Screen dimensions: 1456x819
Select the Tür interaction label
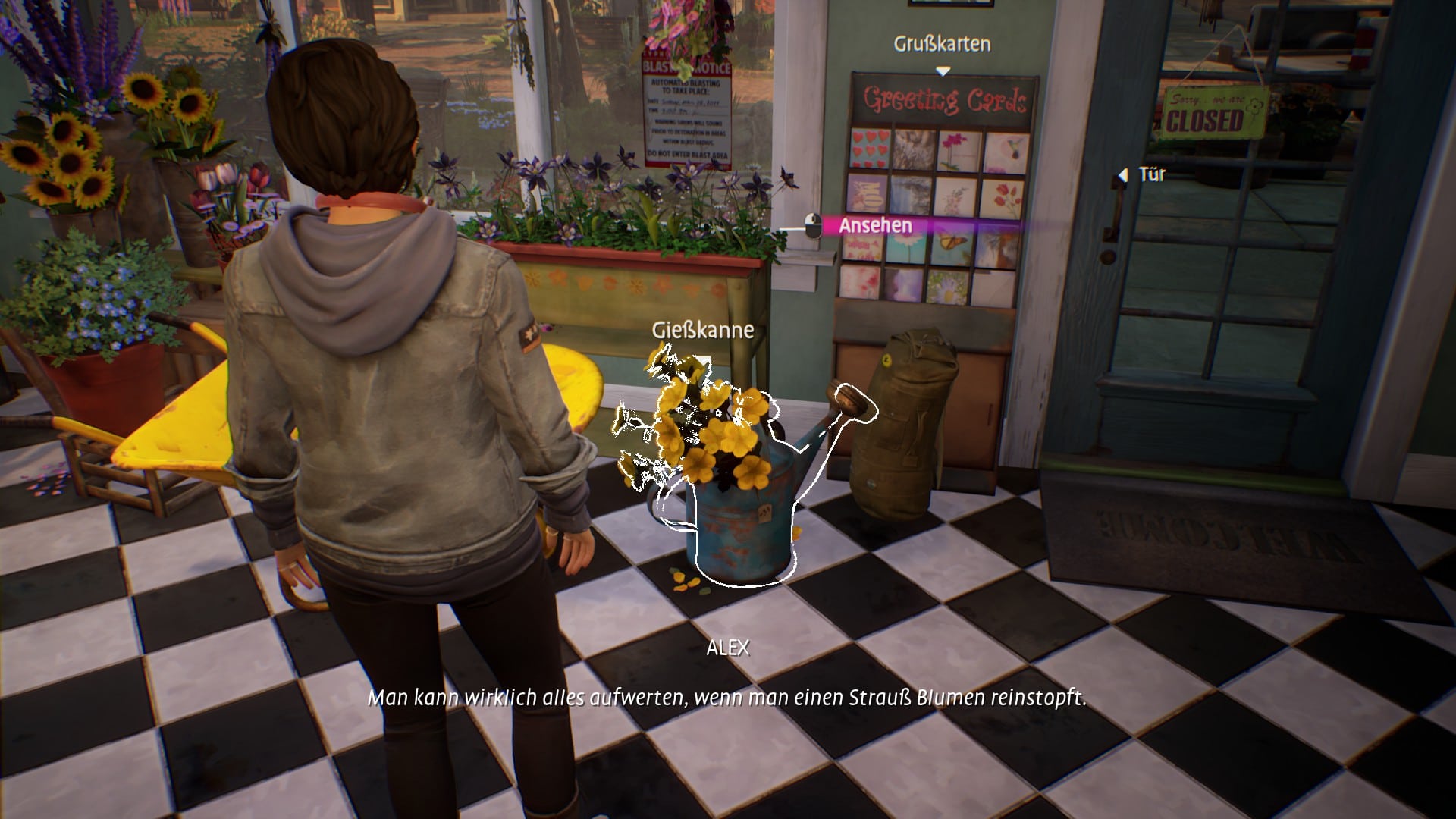click(x=1151, y=174)
